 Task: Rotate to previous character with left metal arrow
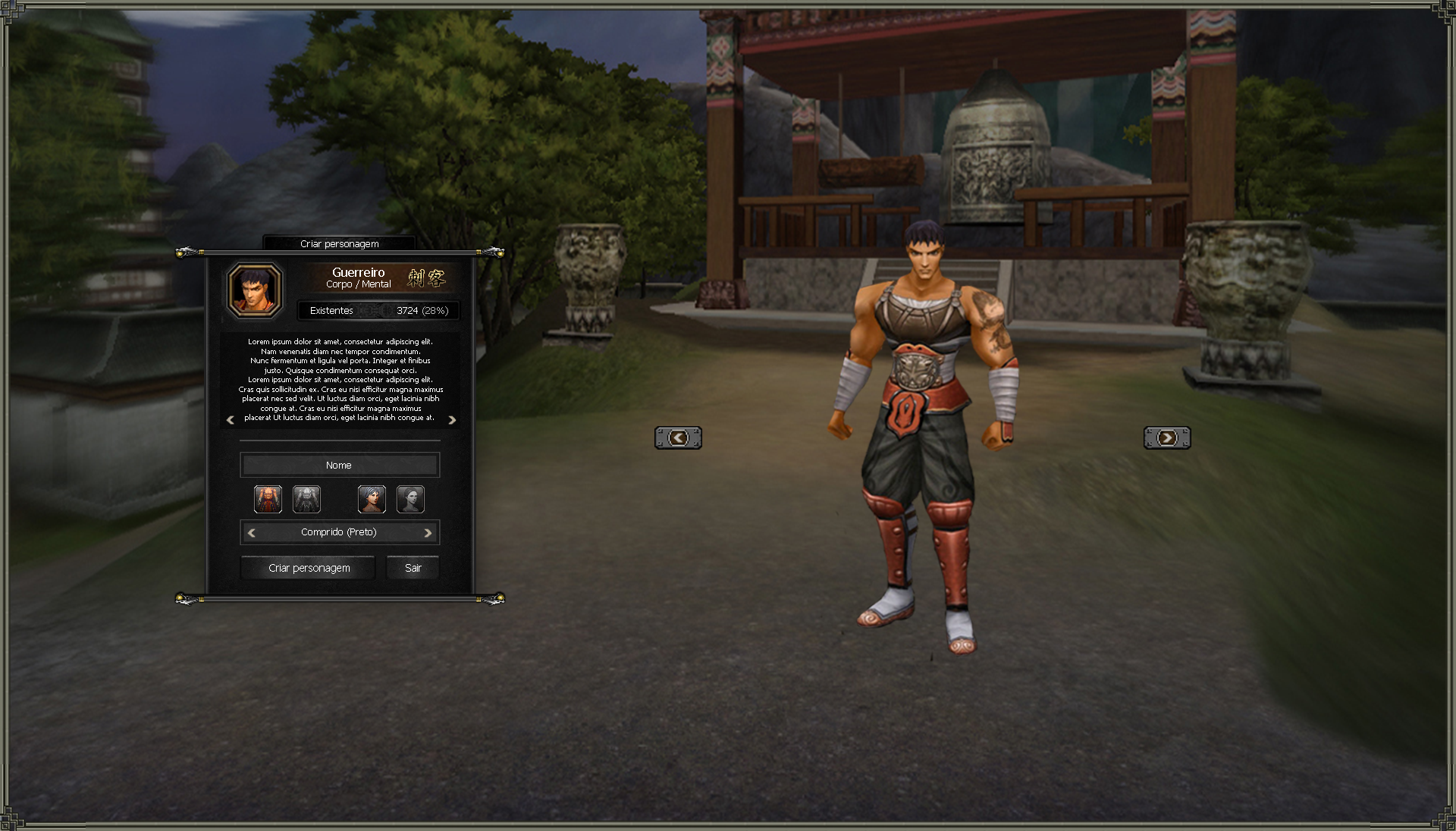point(678,437)
